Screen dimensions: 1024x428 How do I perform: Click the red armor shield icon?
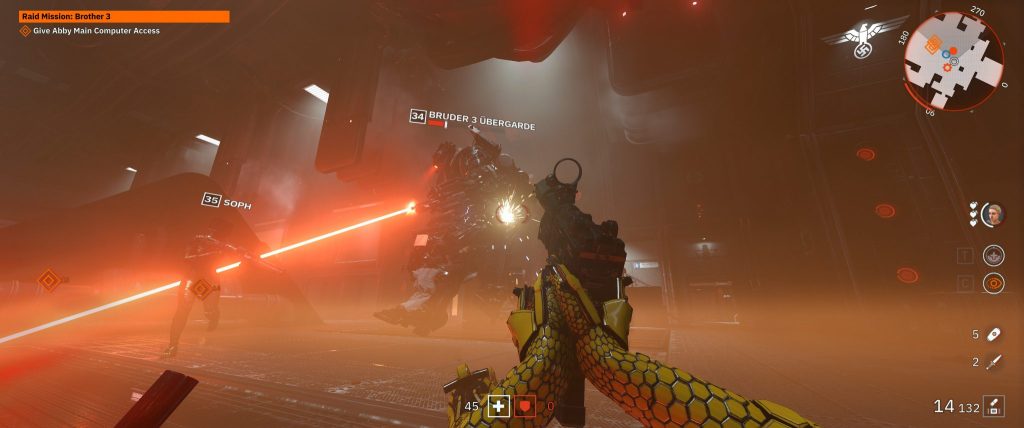click(x=525, y=406)
